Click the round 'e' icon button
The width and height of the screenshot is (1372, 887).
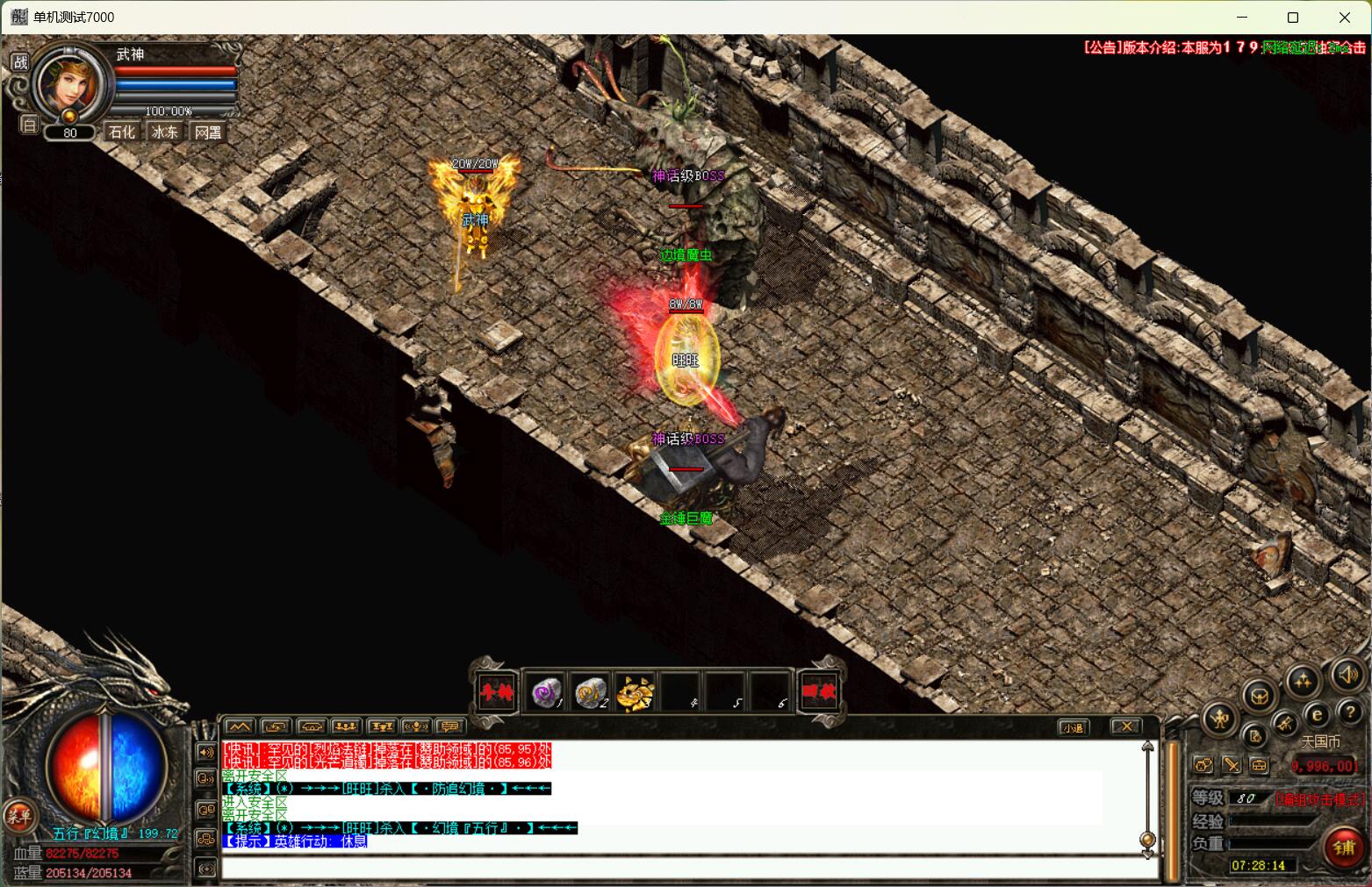(x=1317, y=715)
